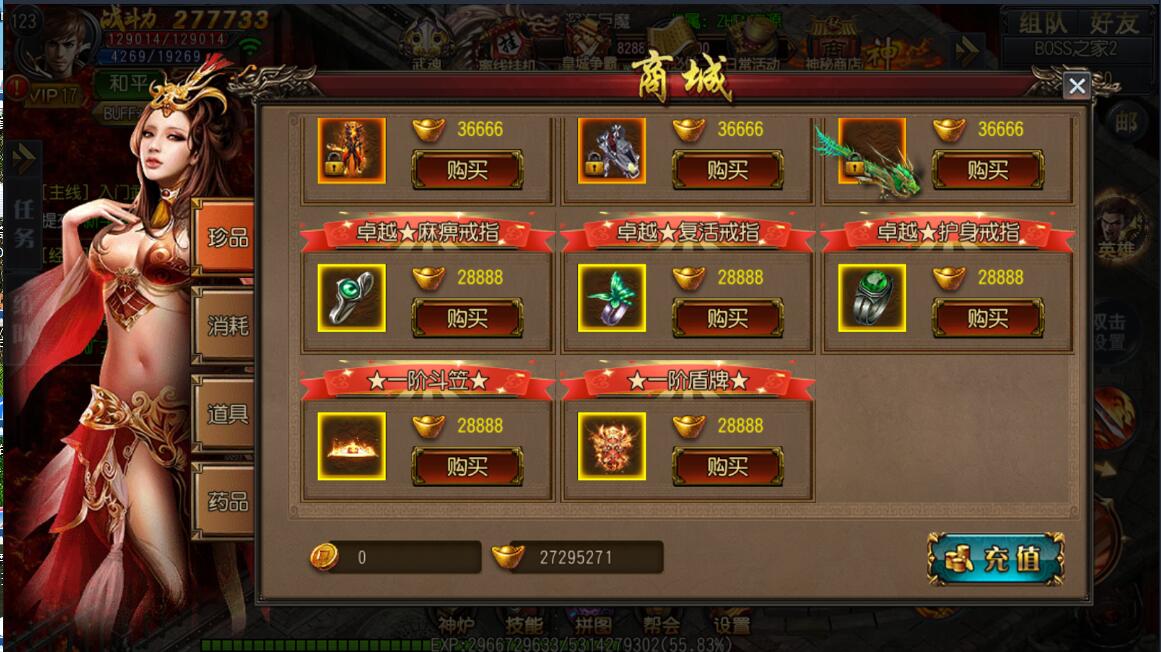Open the 消耗 category tab
Screen dimensions: 1161x652
coord(226,325)
